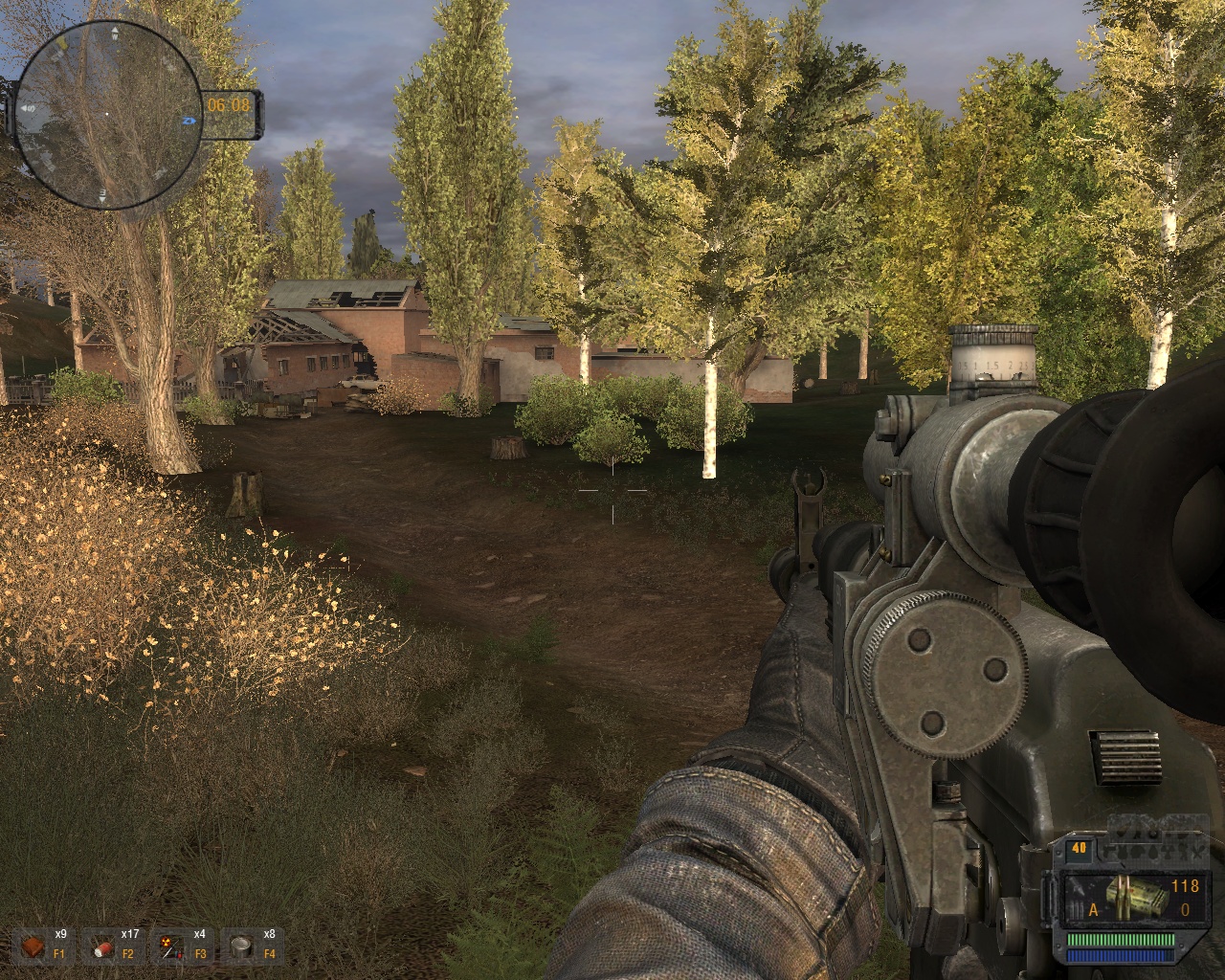Click the circular minimap

coord(107,115)
